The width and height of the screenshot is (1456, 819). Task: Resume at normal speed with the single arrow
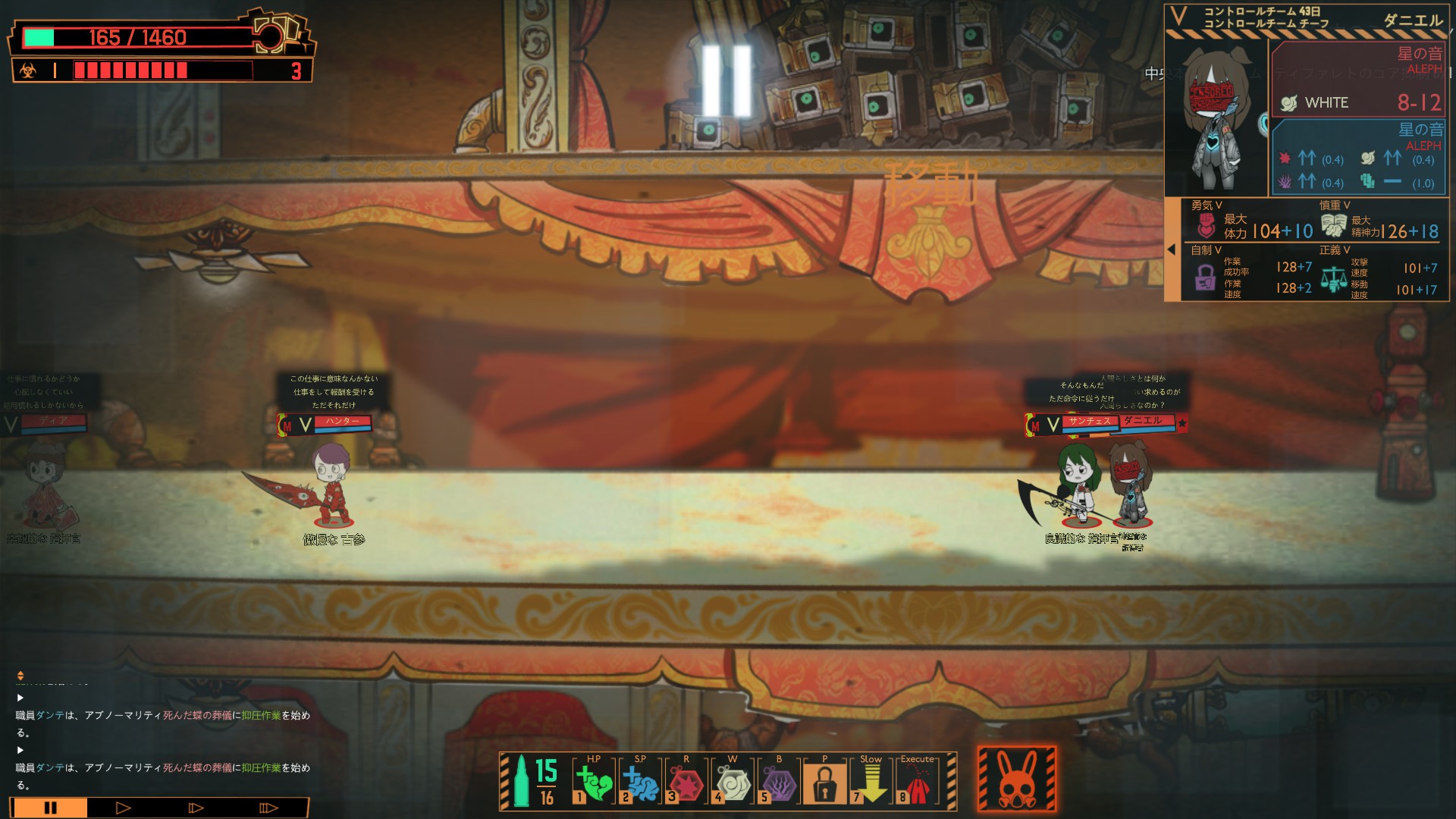coord(123,808)
